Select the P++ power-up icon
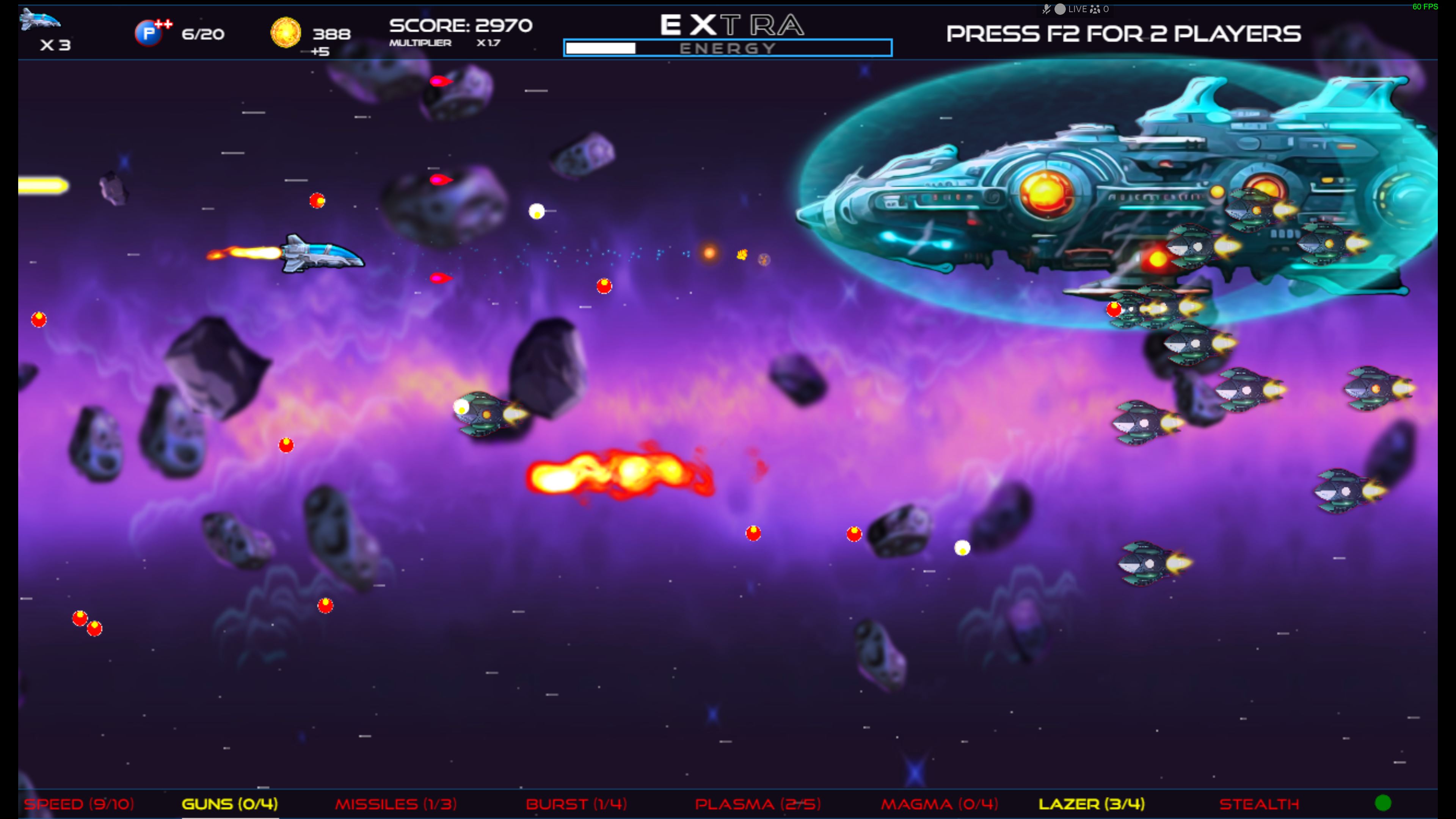This screenshot has height=819, width=1456. (150, 33)
